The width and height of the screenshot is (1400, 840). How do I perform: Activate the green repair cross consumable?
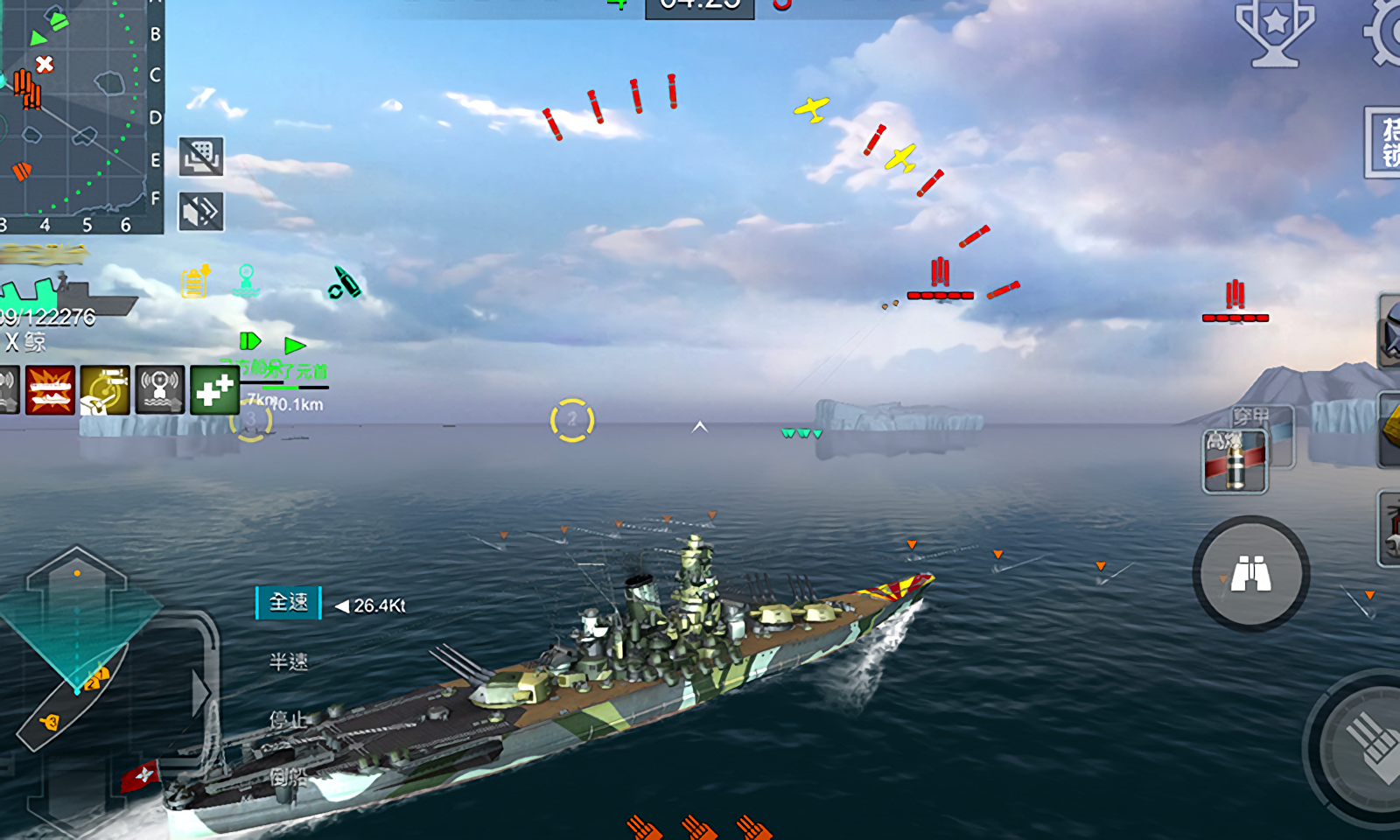(x=214, y=390)
